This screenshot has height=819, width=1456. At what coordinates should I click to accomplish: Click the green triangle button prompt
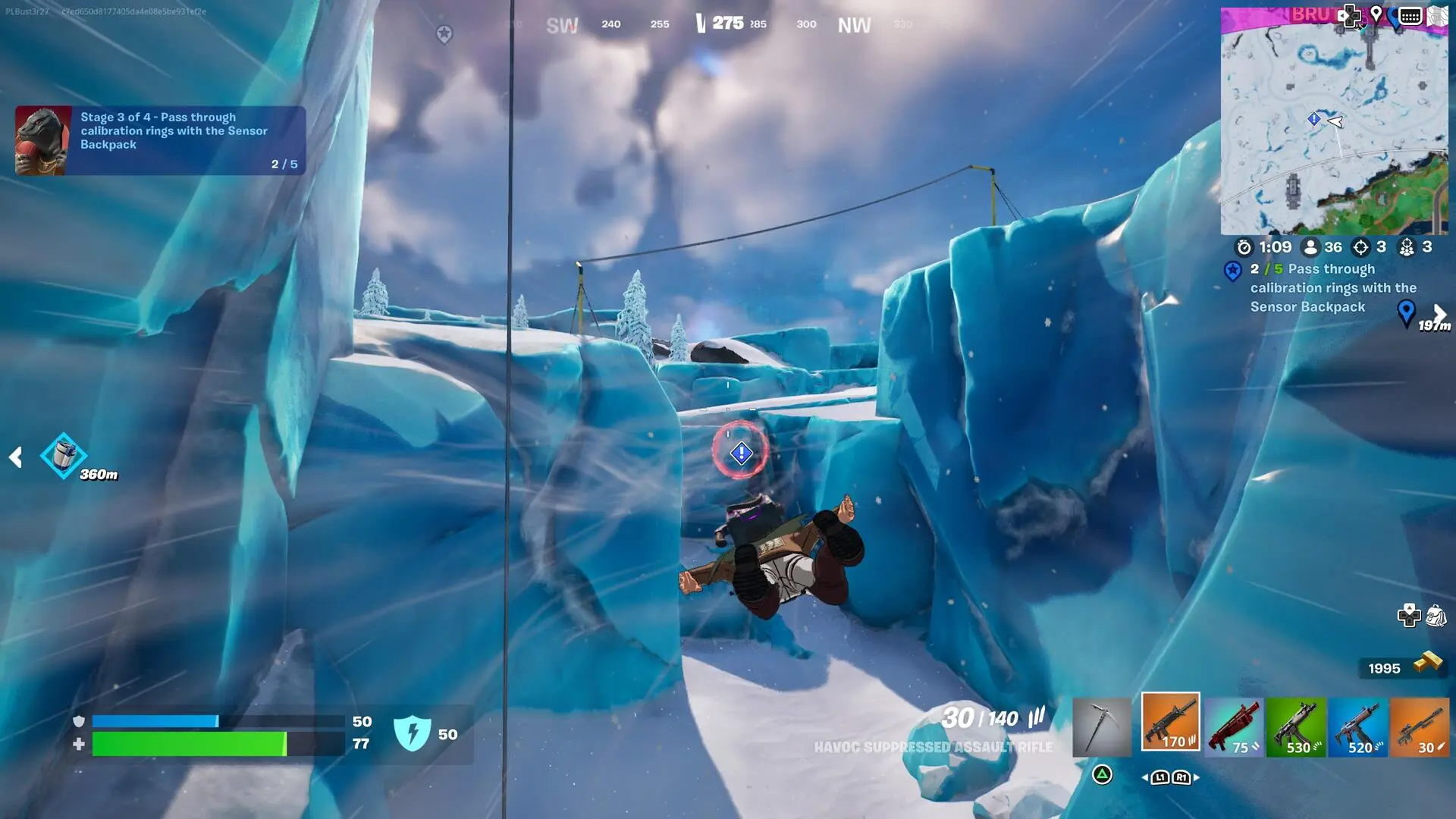coord(1103,777)
